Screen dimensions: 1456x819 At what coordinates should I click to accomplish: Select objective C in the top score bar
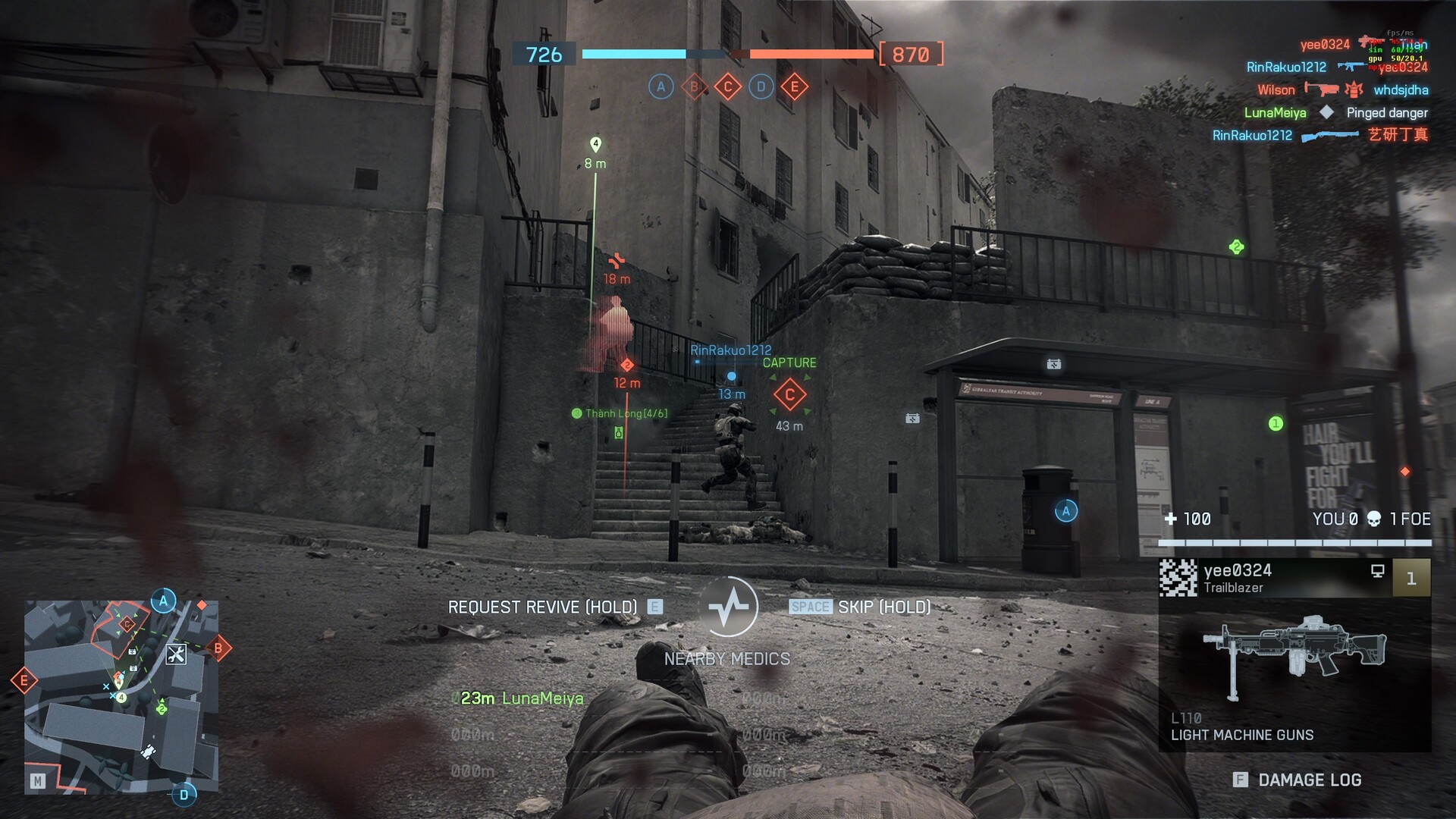coord(728,87)
